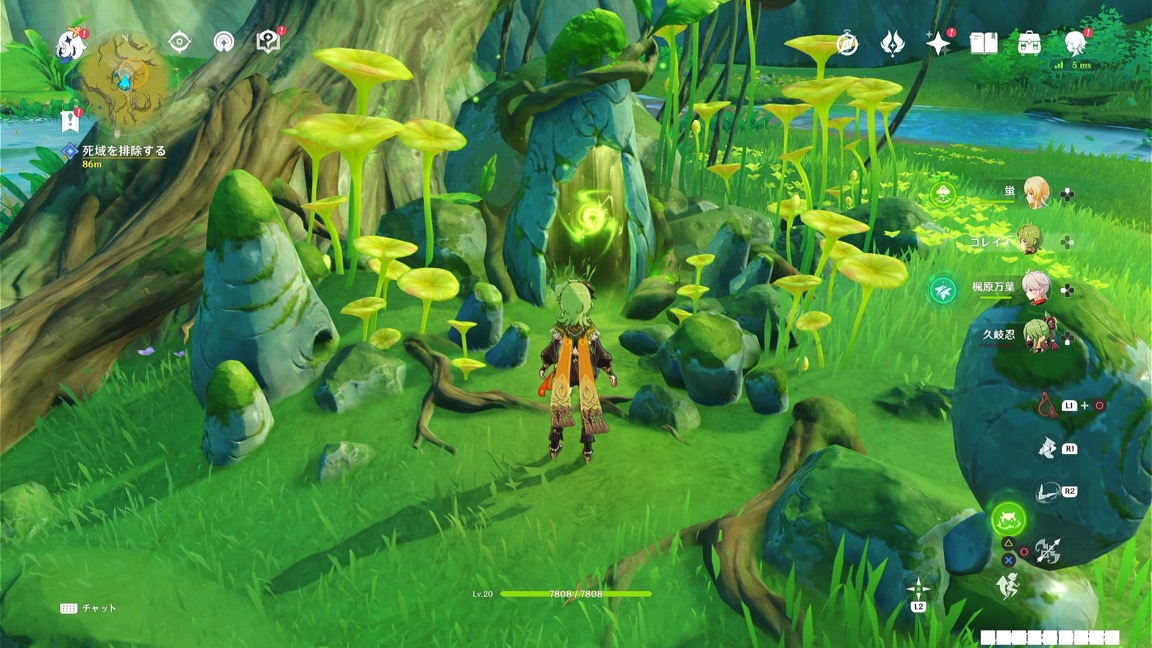This screenshot has width=1152, height=648.
Task: Select the 死域を排除する quest objective
Action: tap(123, 151)
